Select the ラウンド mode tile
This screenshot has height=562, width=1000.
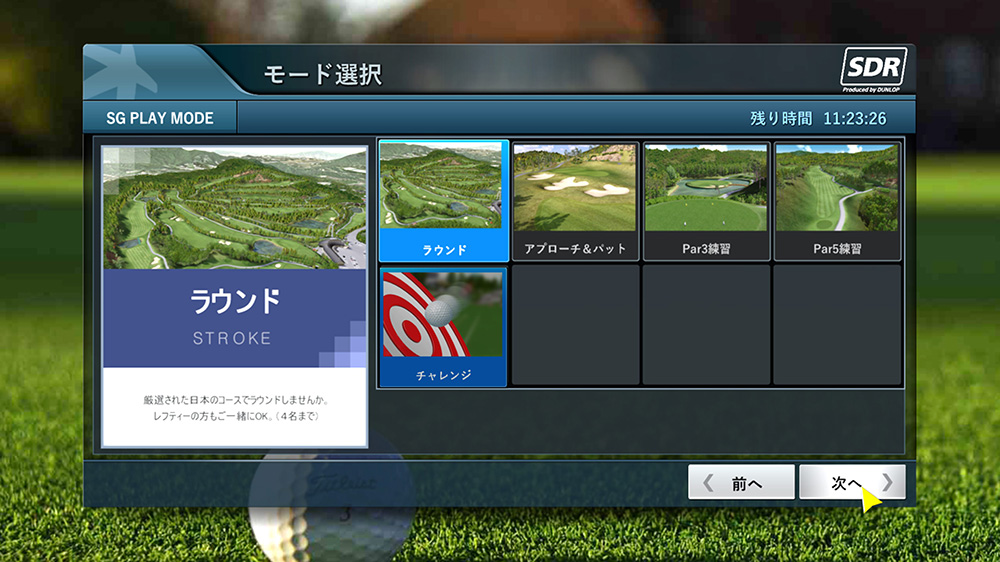pyautogui.click(x=443, y=200)
